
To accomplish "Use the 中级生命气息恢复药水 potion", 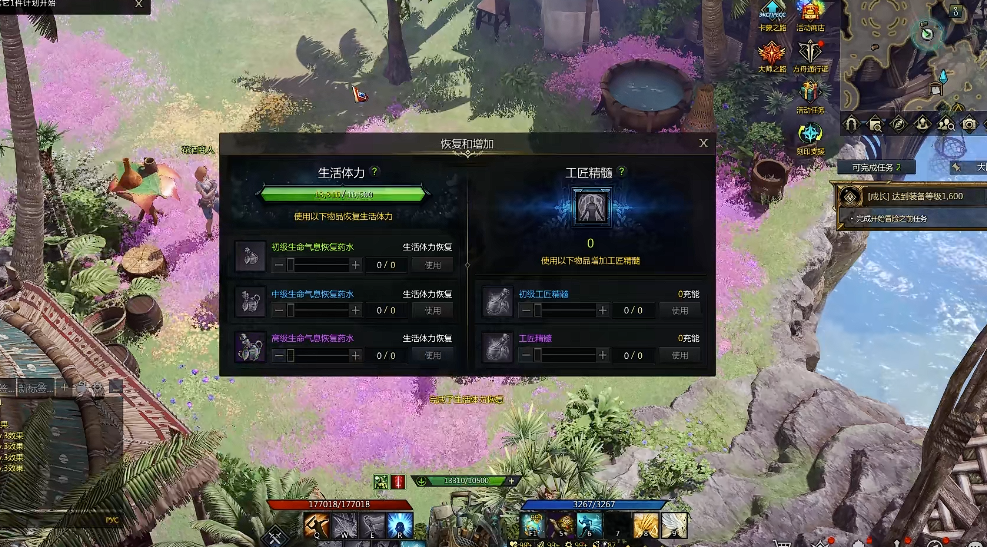I will [x=432, y=310].
